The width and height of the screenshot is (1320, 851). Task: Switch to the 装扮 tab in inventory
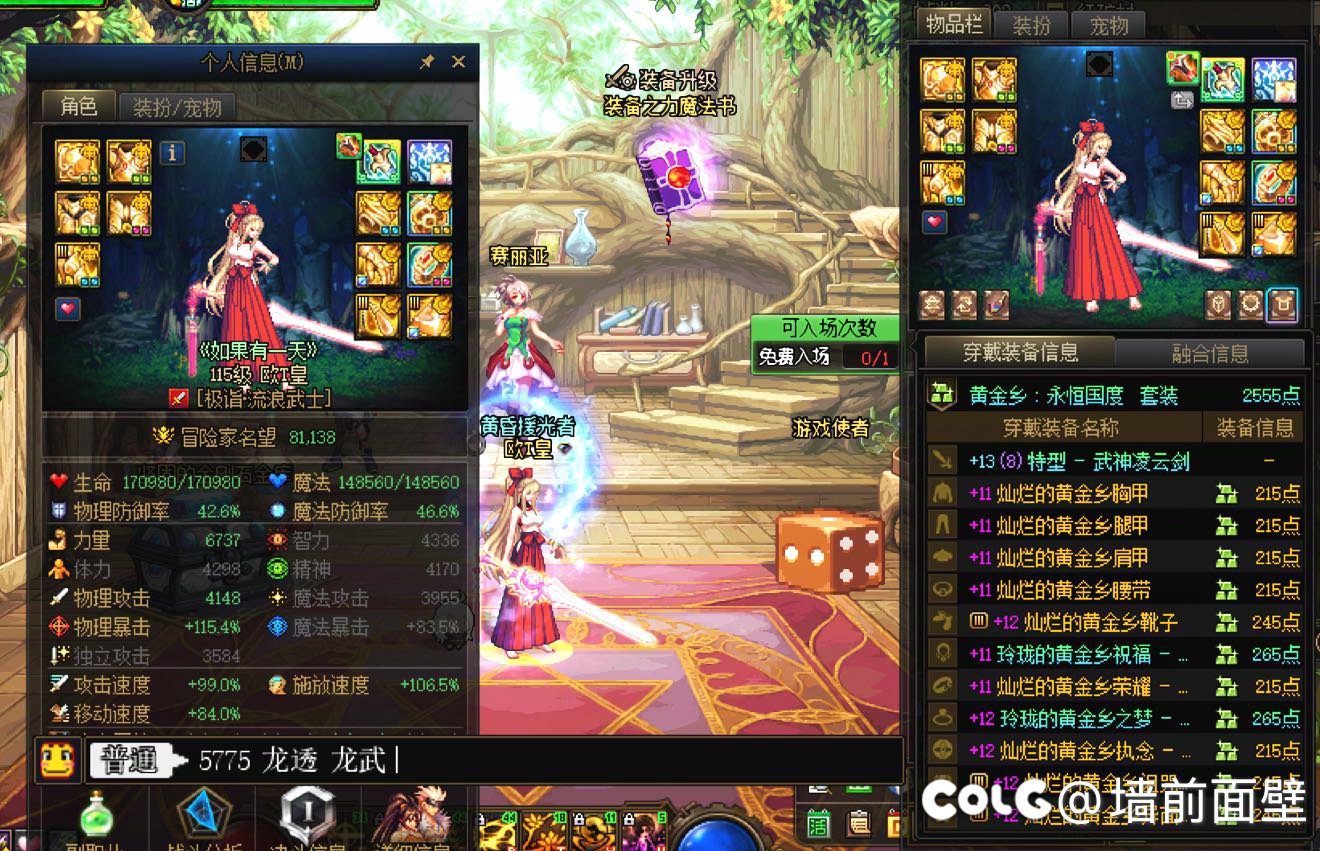coord(1031,25)
